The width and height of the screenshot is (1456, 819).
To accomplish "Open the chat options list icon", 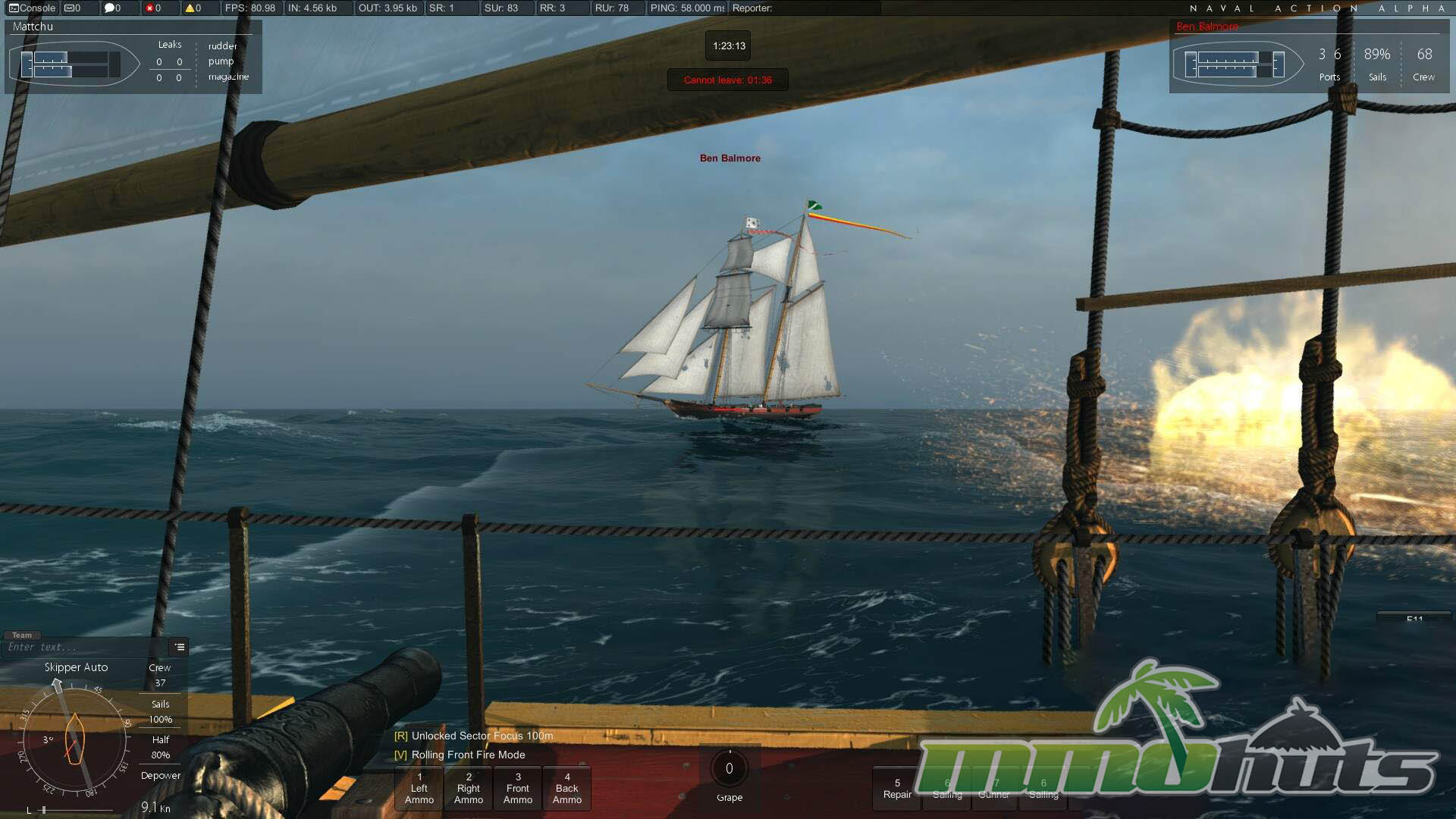I will (x=180, y=647).
